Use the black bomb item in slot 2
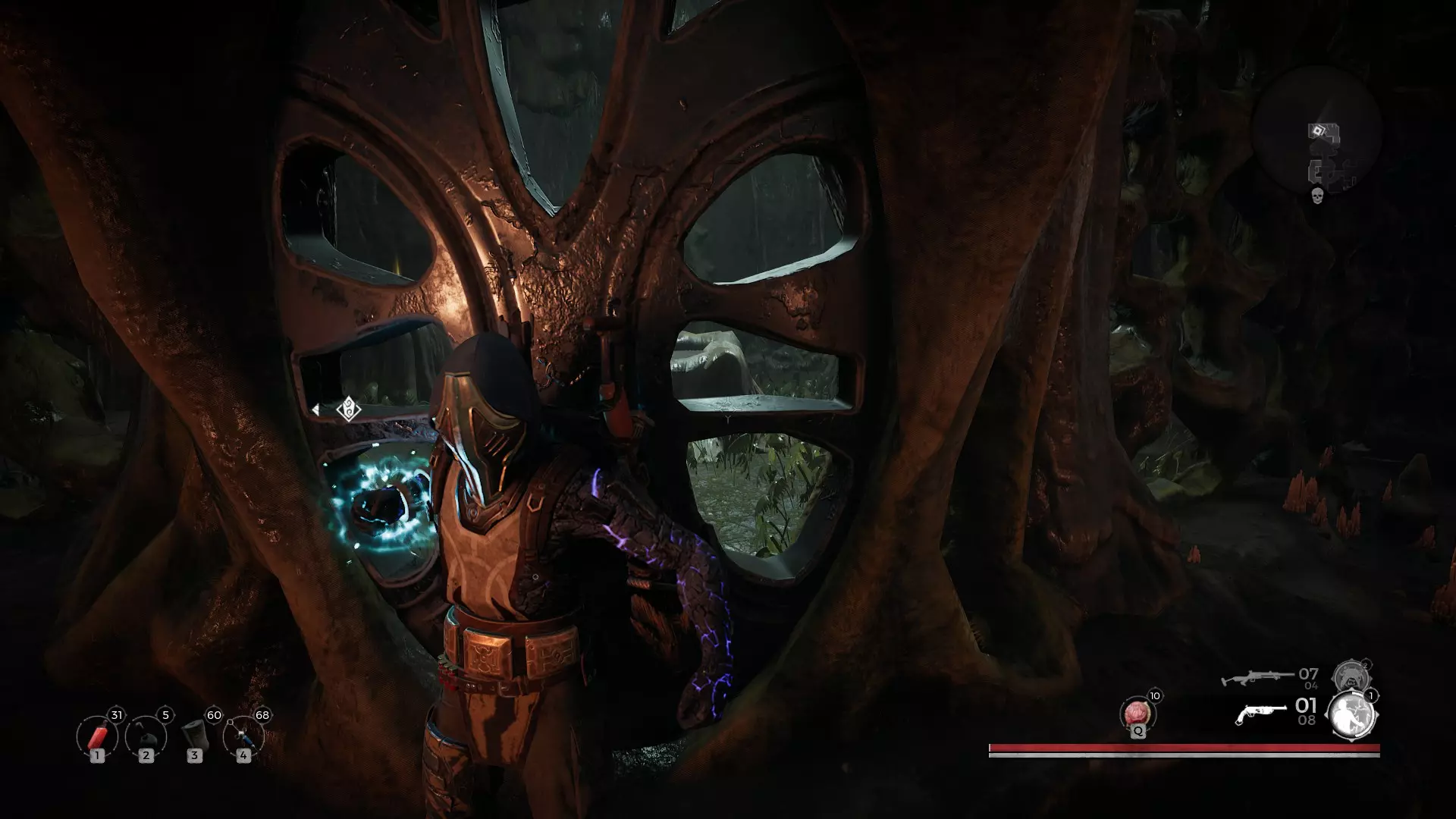The height and width of the screenshot is (819, 1456). point(146,736)
